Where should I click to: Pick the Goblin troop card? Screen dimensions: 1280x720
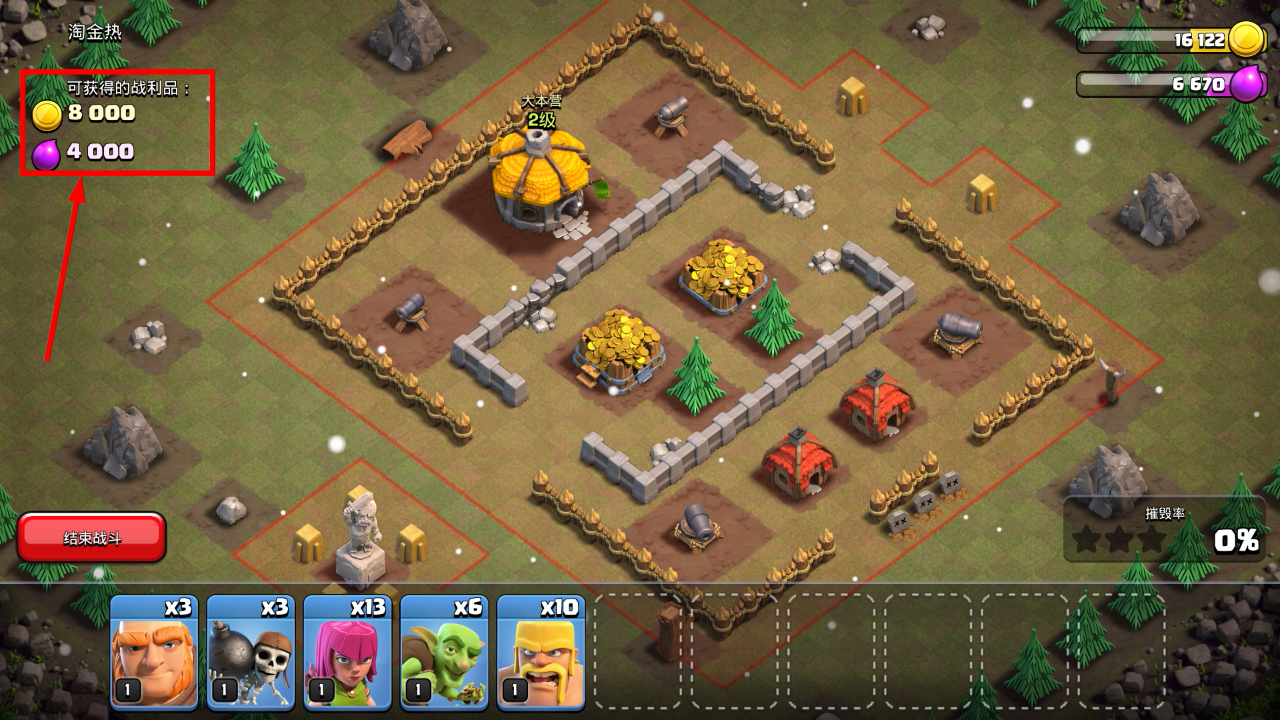click(x=443, y=652)
